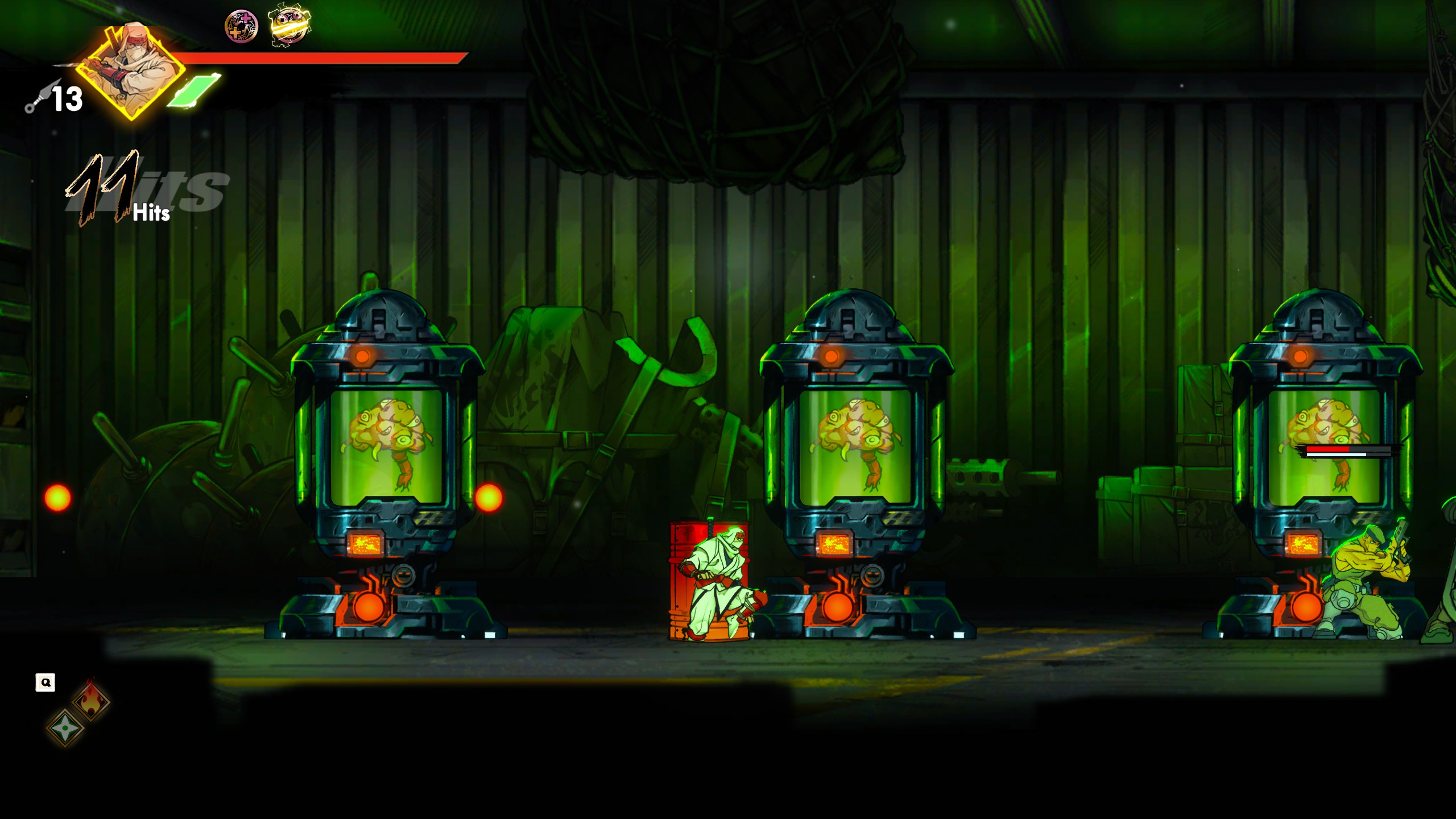This screenshot has height=819, width=1456.
Task: Select the amulet with plus signs
Action: click(241, 26)
